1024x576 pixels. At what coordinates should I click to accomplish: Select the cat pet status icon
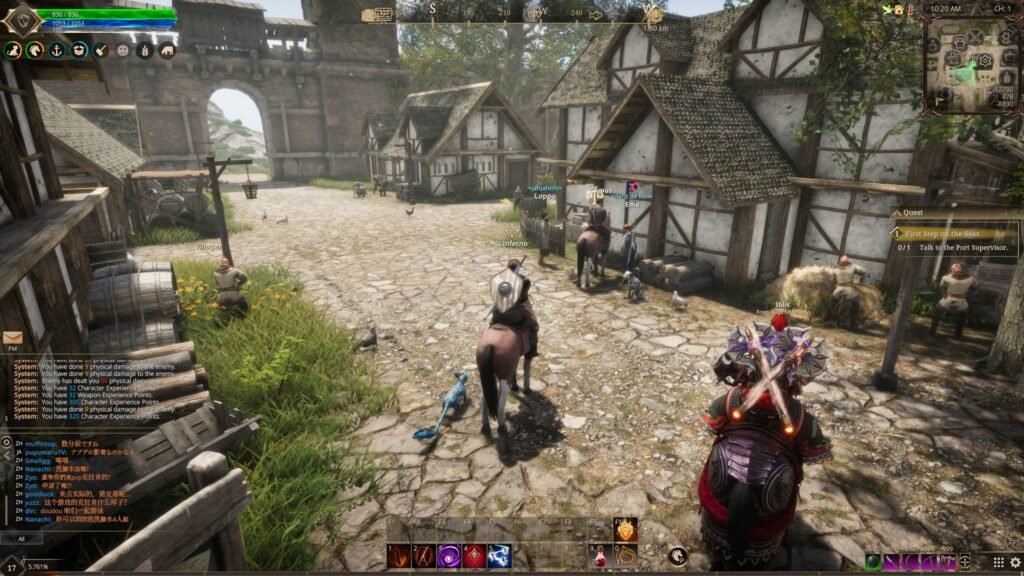coord(12,49)
